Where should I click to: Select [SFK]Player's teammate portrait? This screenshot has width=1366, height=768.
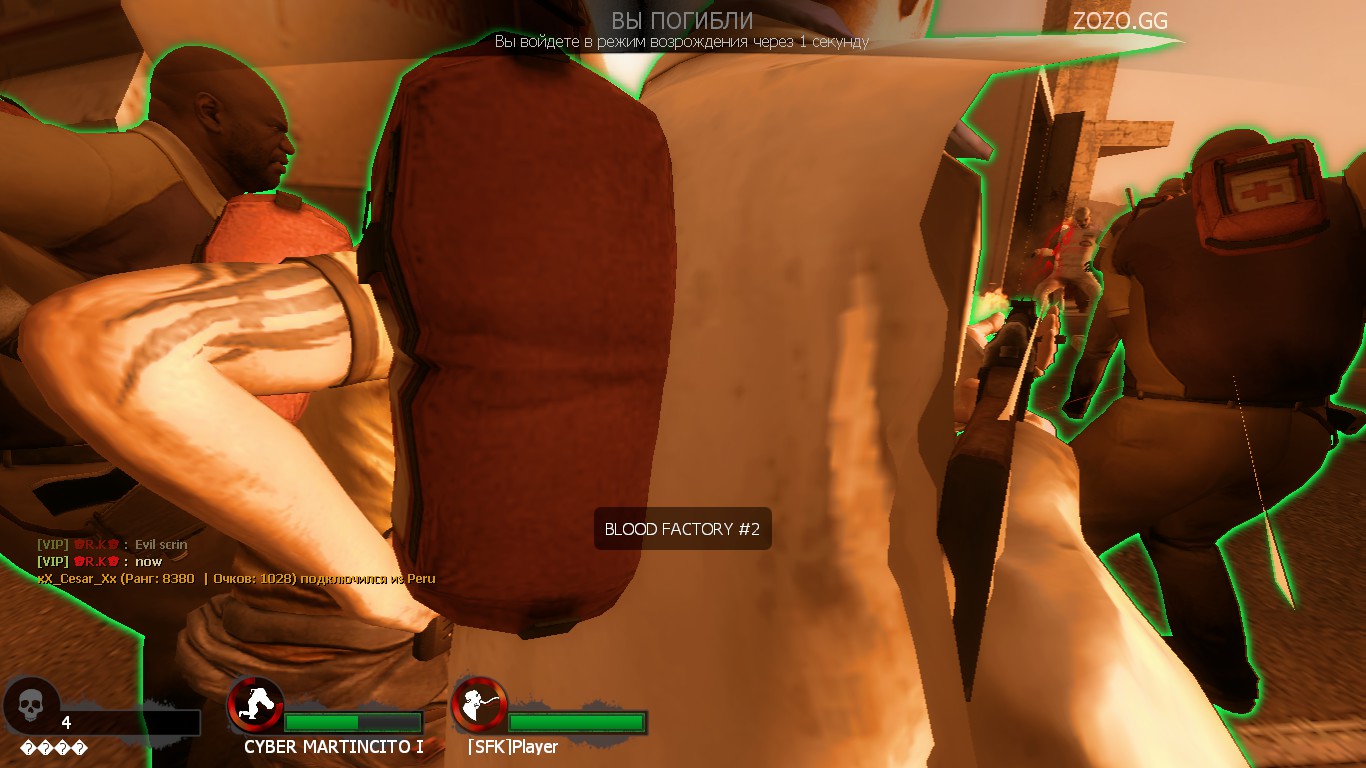(x=479, y=704)
